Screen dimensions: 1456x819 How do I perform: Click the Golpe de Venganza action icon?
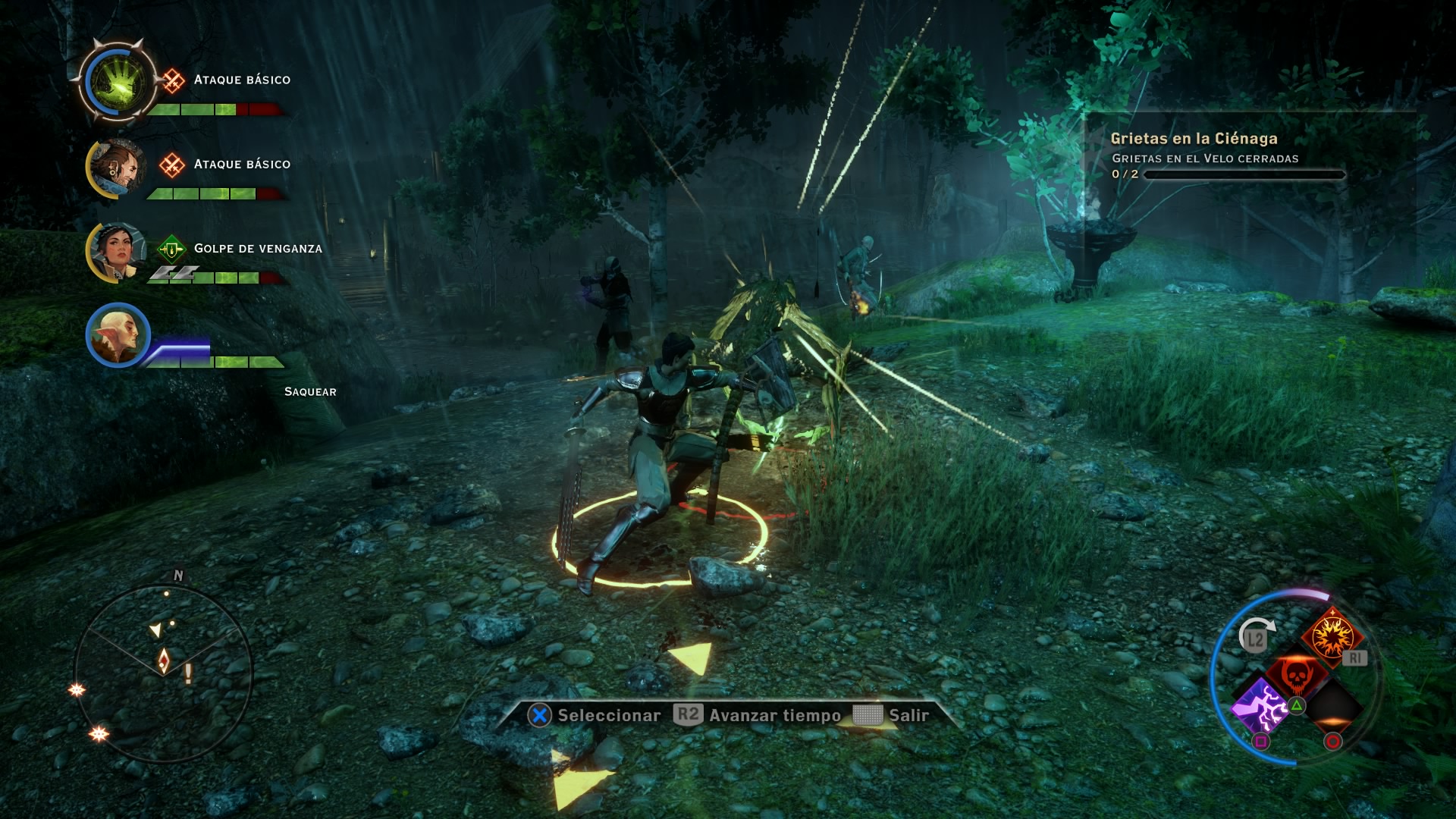(x=171, y=249)
